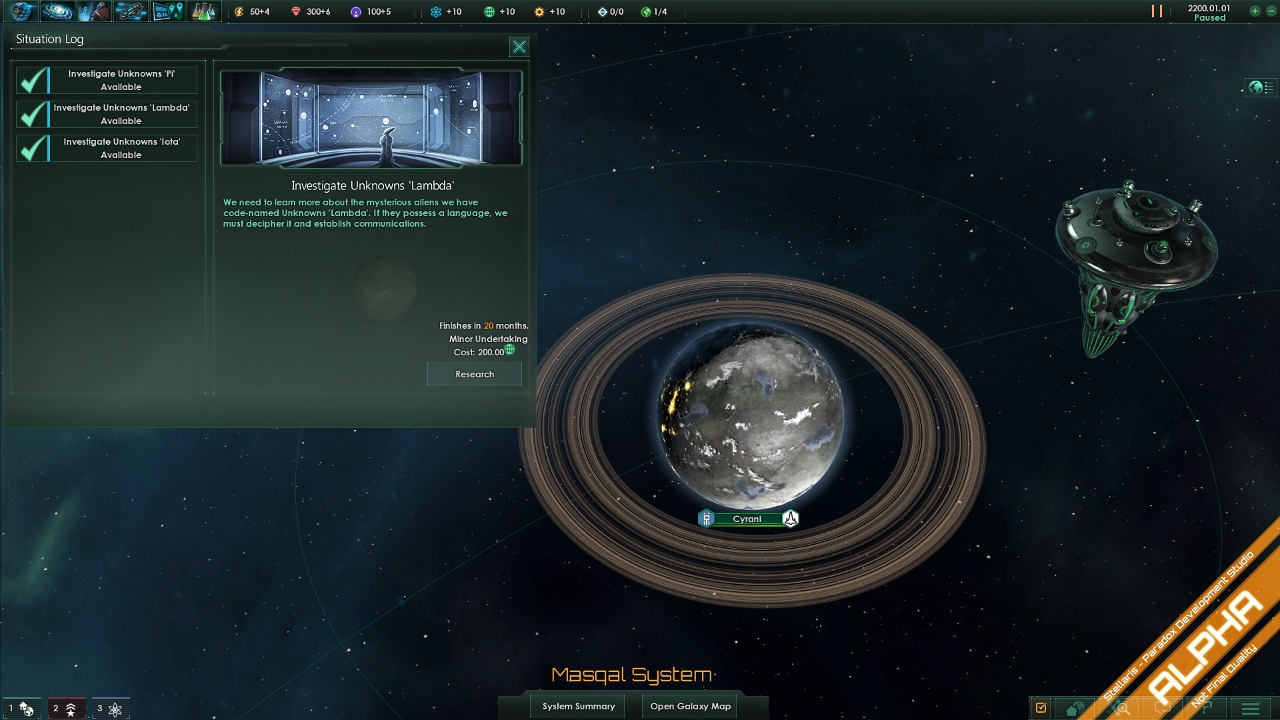This screenshot has width=1280, height=720.
Task: Select the Investigate Unknowns 'Pi' log entry
Action: pos(120,79)
